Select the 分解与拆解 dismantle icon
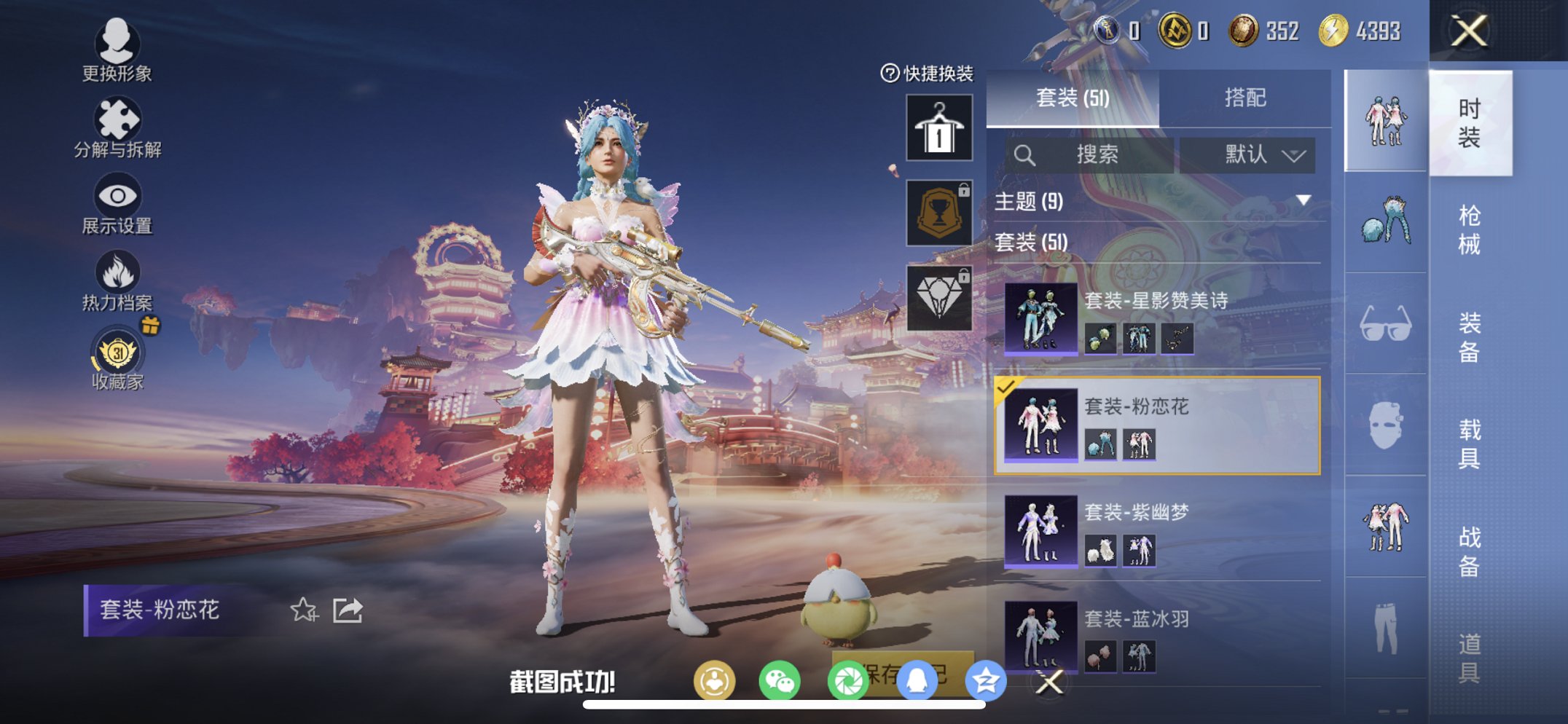 pos(119,120)
